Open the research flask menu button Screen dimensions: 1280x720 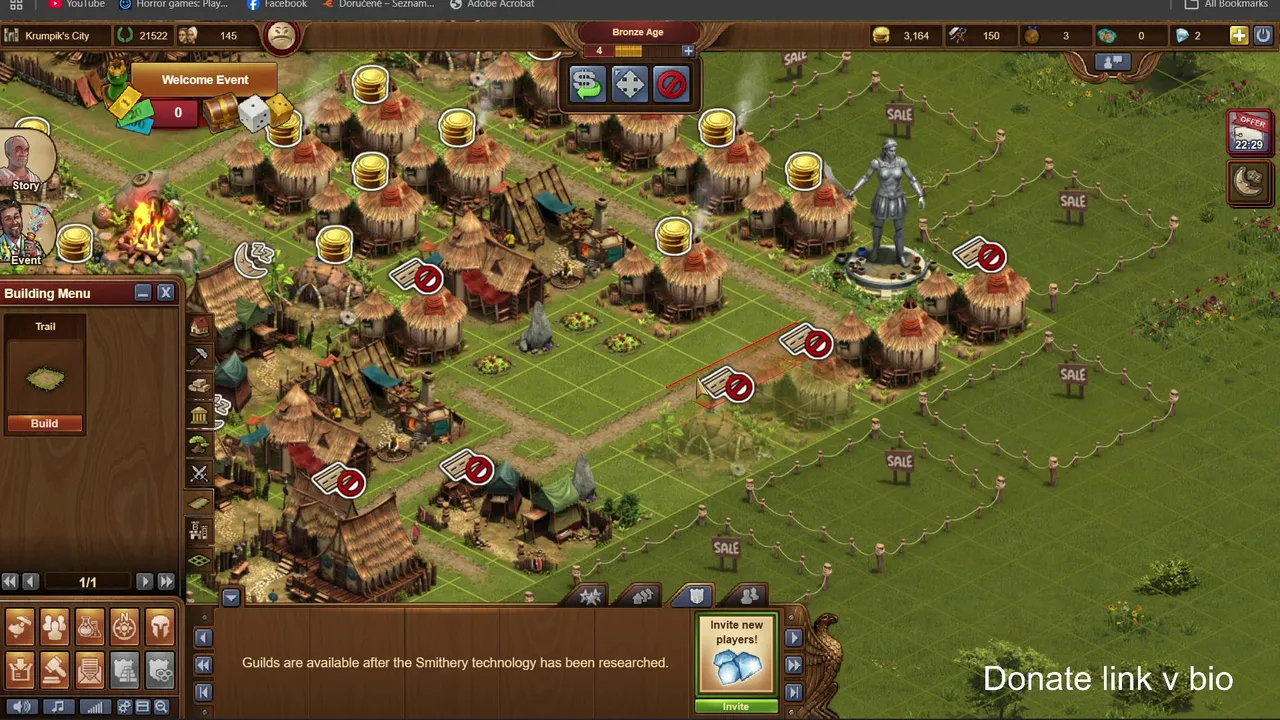coord(90,627)
